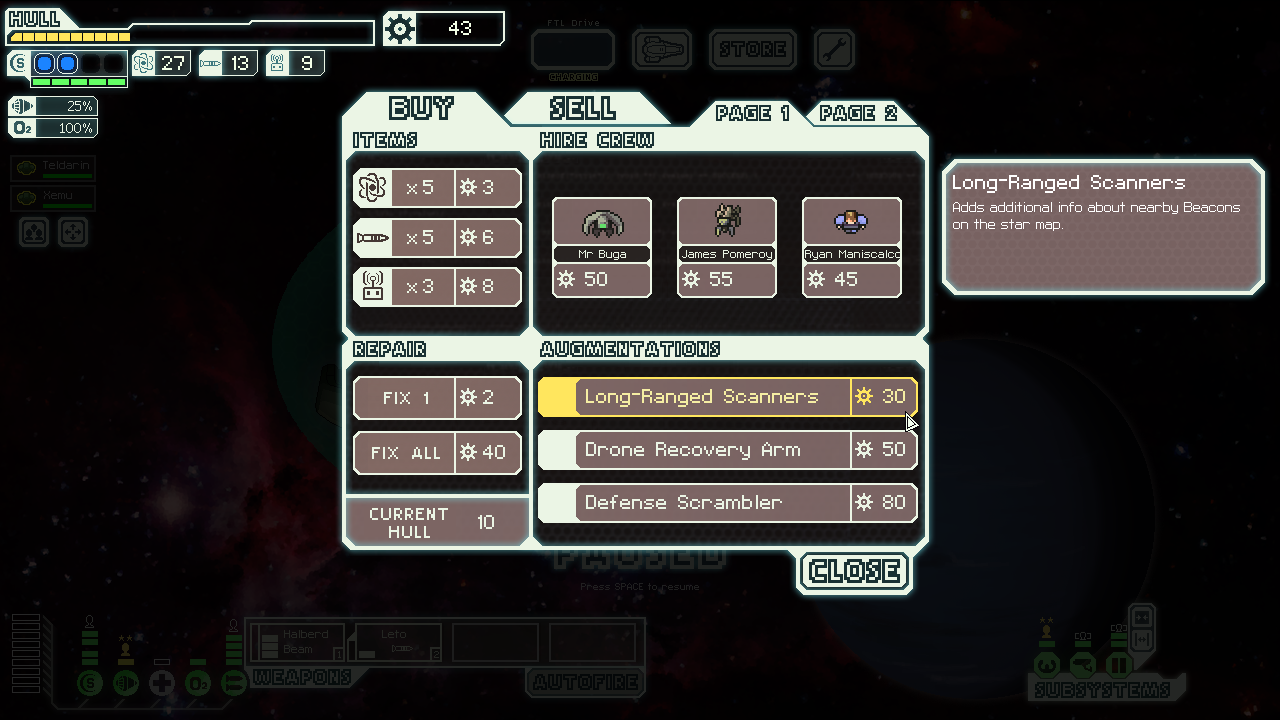Purchase five missiles for 6 scrap
Viewport: 1280px width, 720px height.
pos(437,238)
